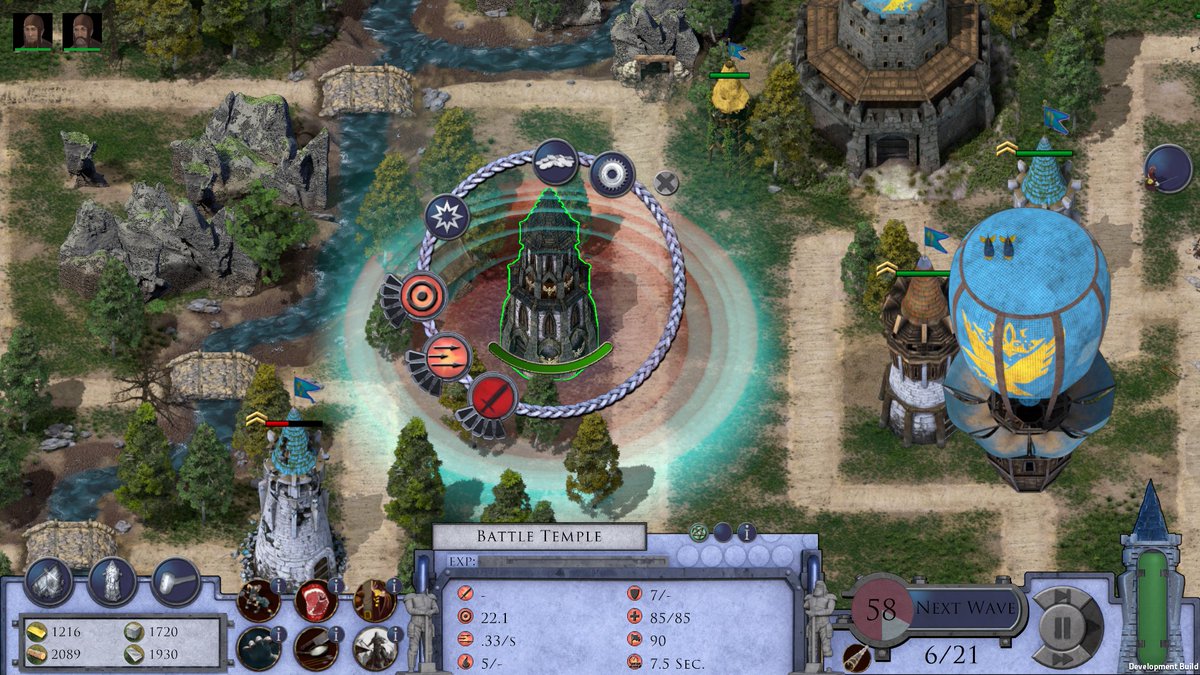The width and height of the screenshot is (1200, 675).
Task: Activate the eight-pointed star ability
Action: [x=446, y=216]
